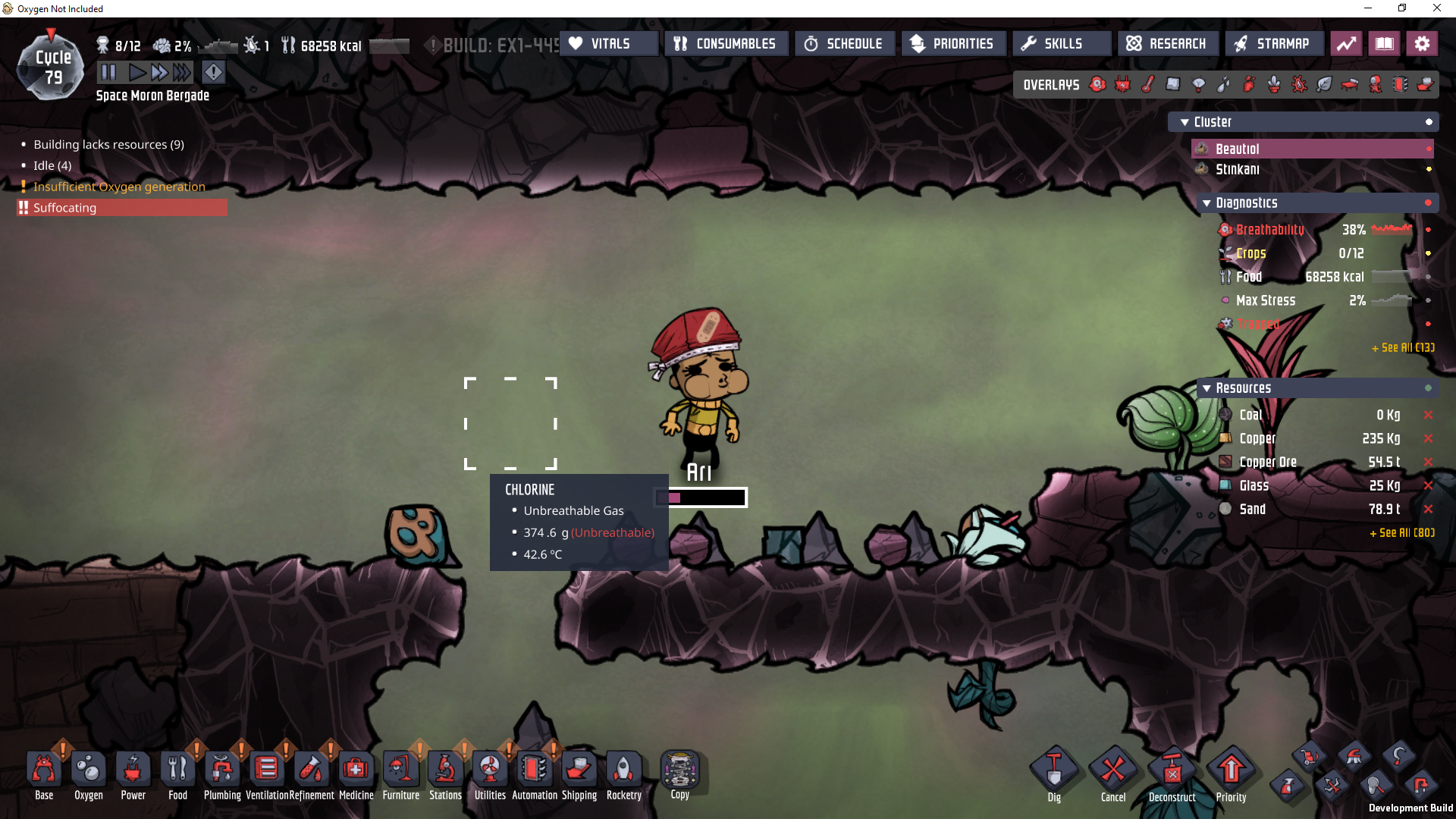Open the Consumables menu
1456x819 pixels.
coord(726,44)
